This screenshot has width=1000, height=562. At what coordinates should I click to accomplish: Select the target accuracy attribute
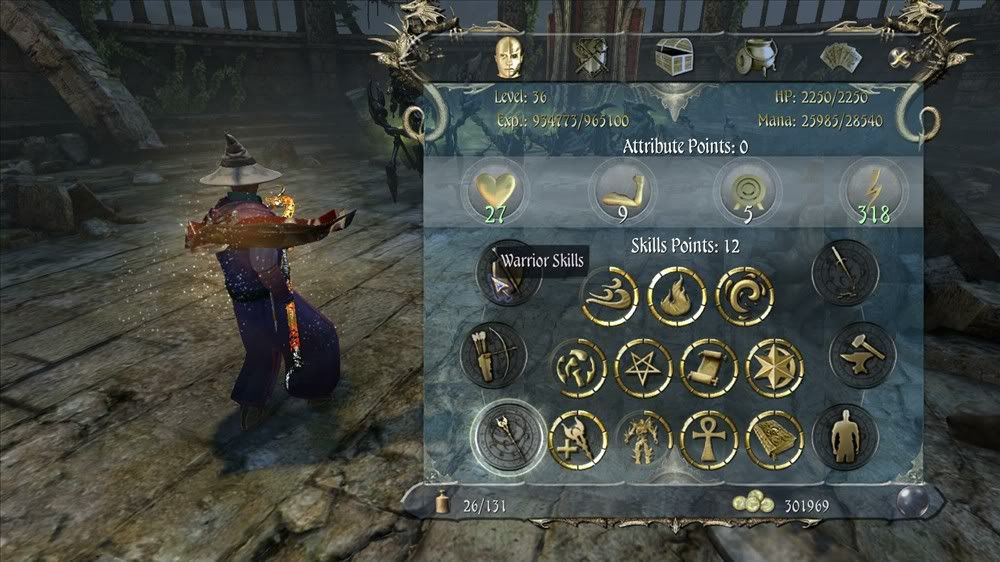tap(744, 189)
